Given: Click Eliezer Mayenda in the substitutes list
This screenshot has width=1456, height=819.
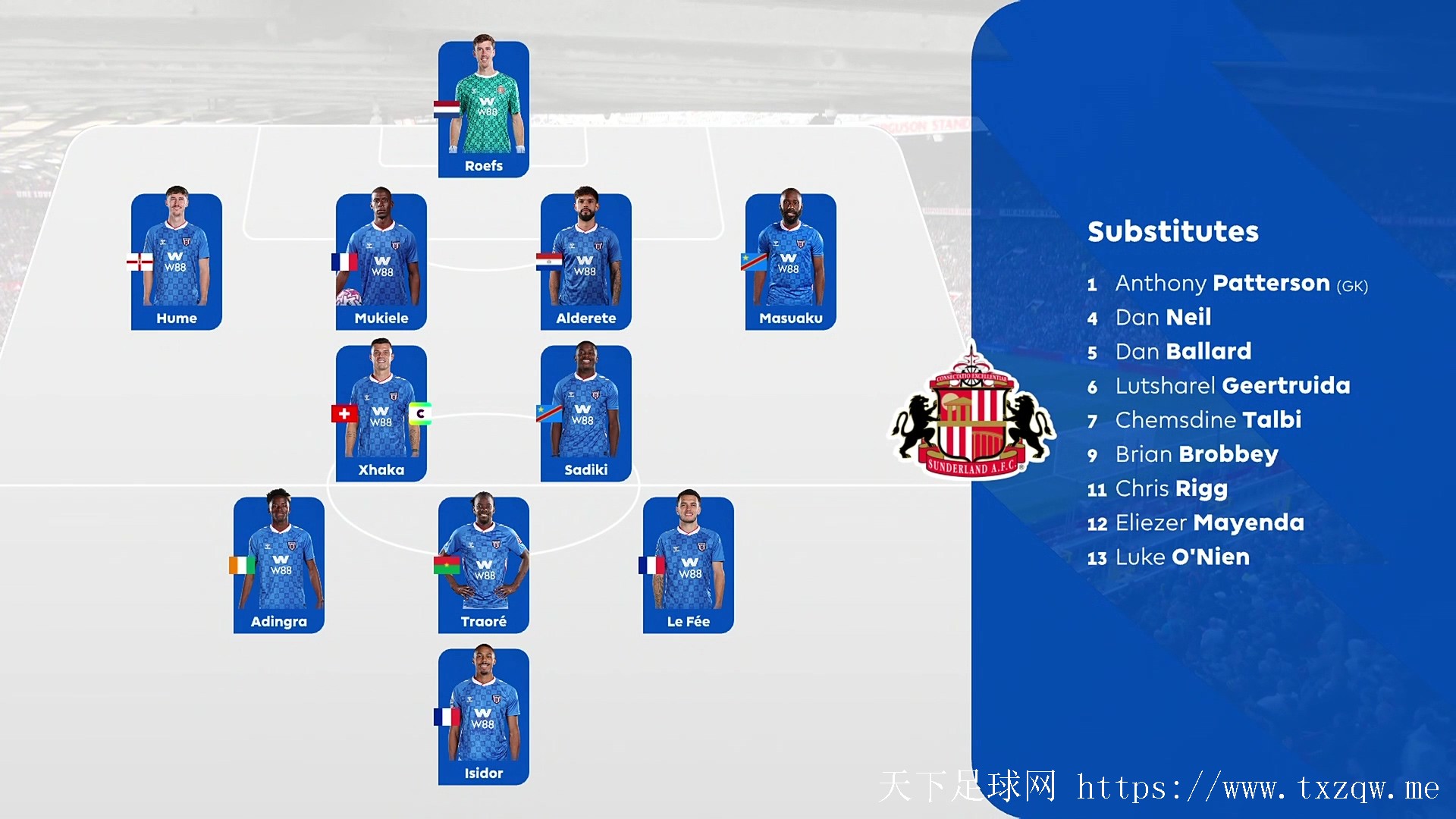Looking at the screenshot, I should pyautogui.click(x=1209, y=522).
